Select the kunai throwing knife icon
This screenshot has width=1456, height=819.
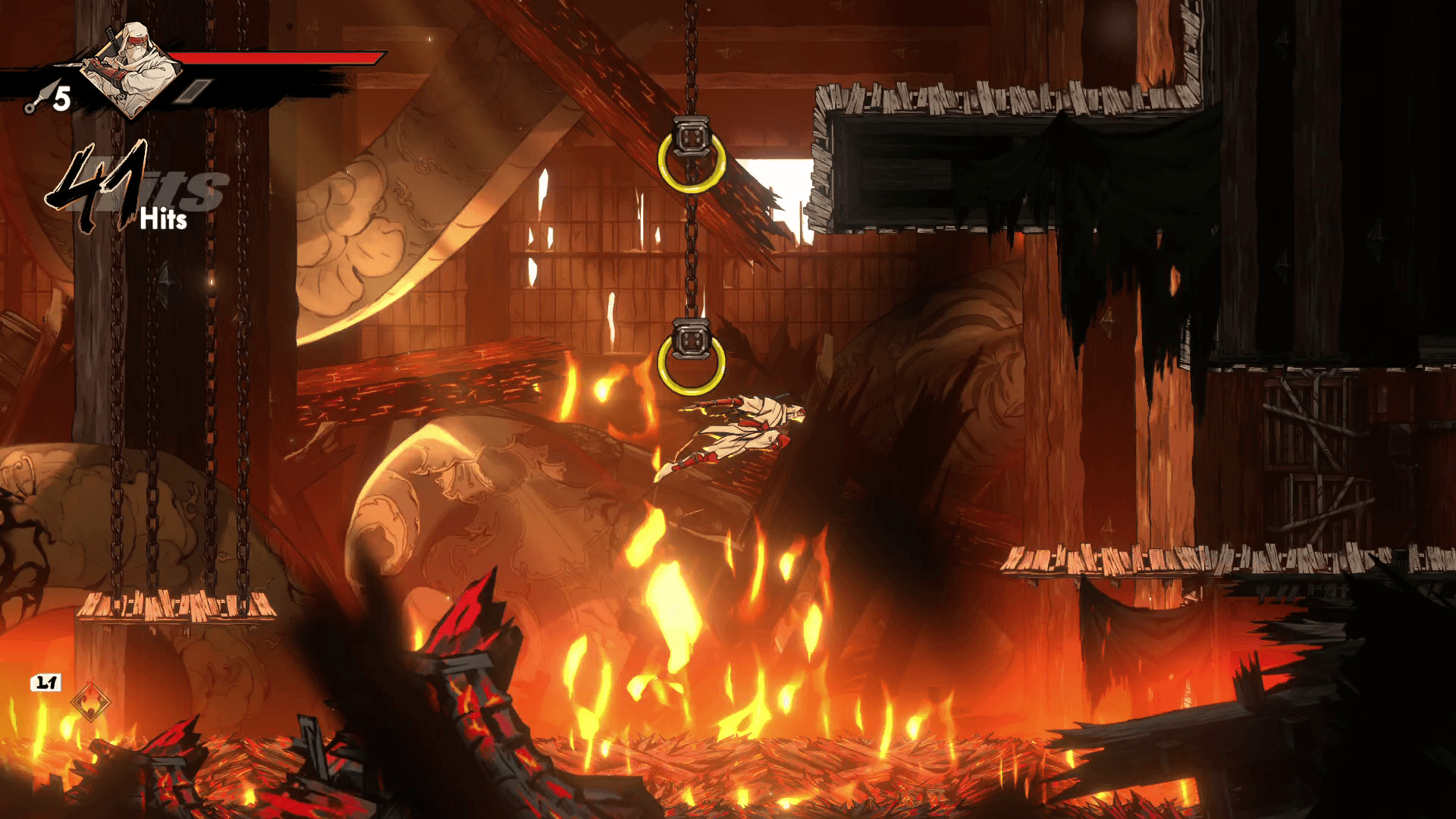37,100
